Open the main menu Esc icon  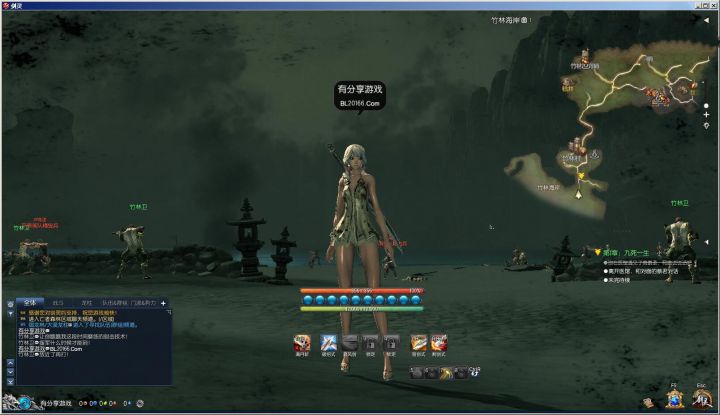(x=703, y=398)
